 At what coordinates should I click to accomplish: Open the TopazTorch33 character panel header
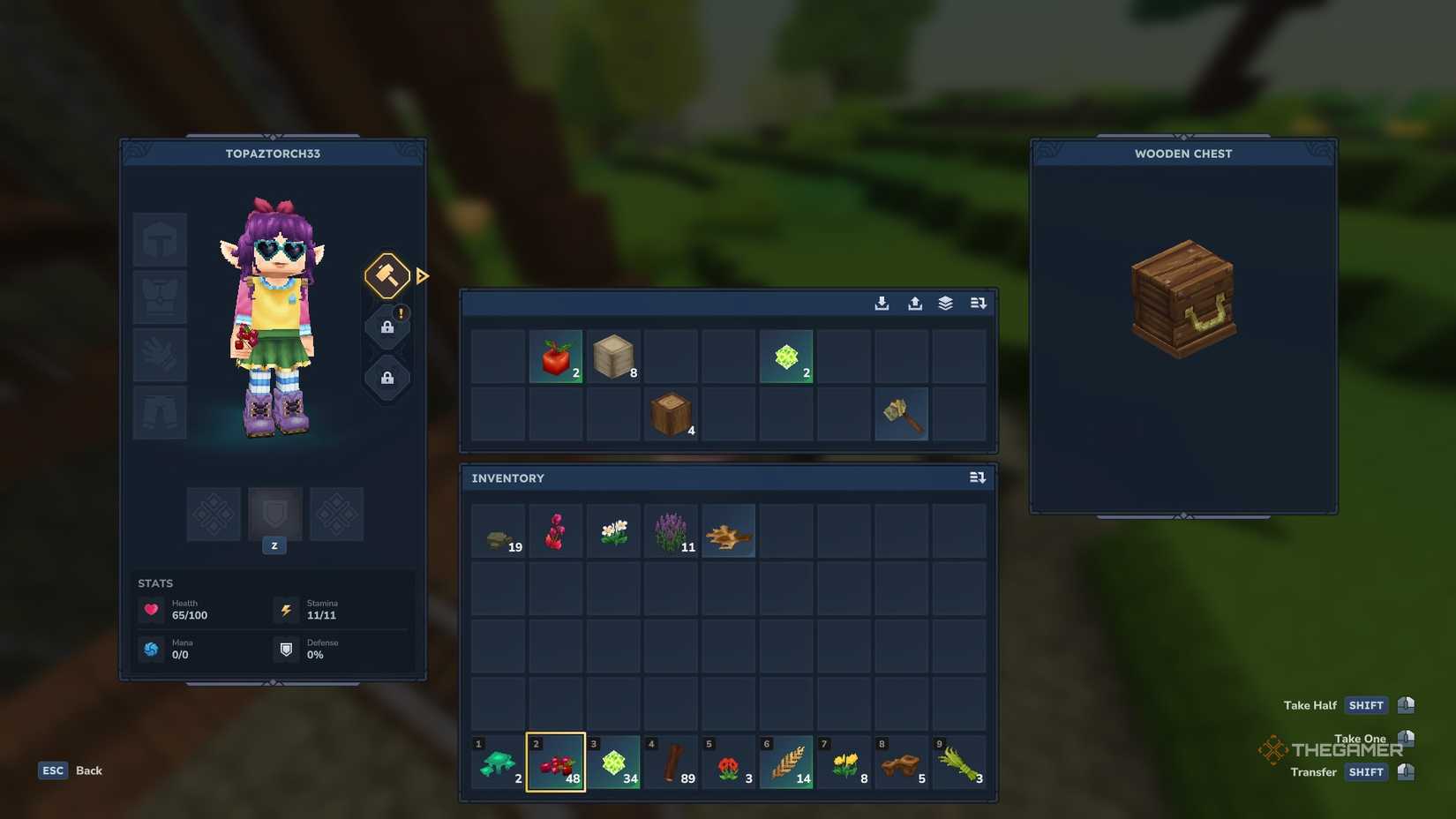pos(272,154)
